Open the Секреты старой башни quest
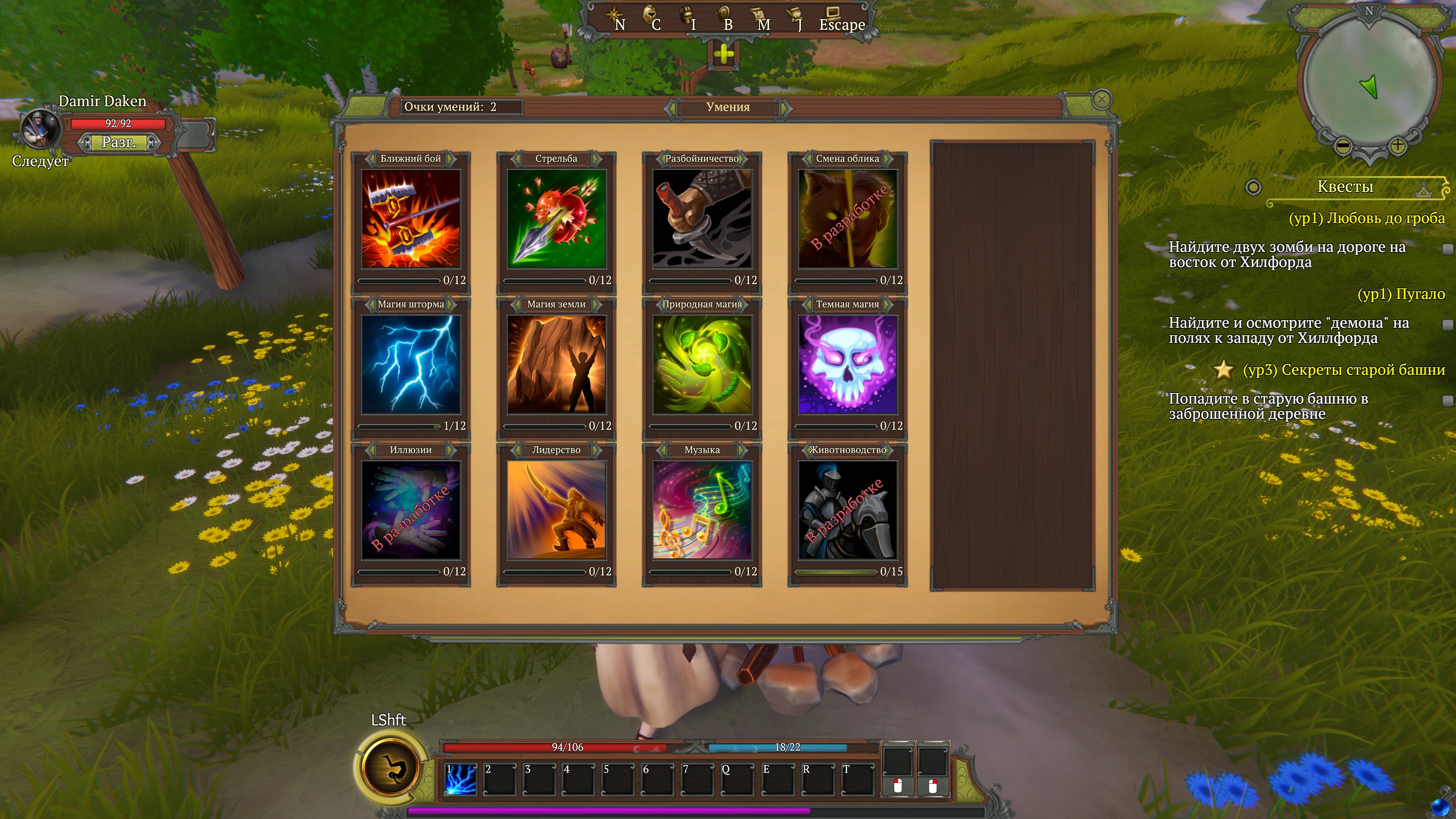Screen dimensions: 1456x819 click(x=1343, y=370)
